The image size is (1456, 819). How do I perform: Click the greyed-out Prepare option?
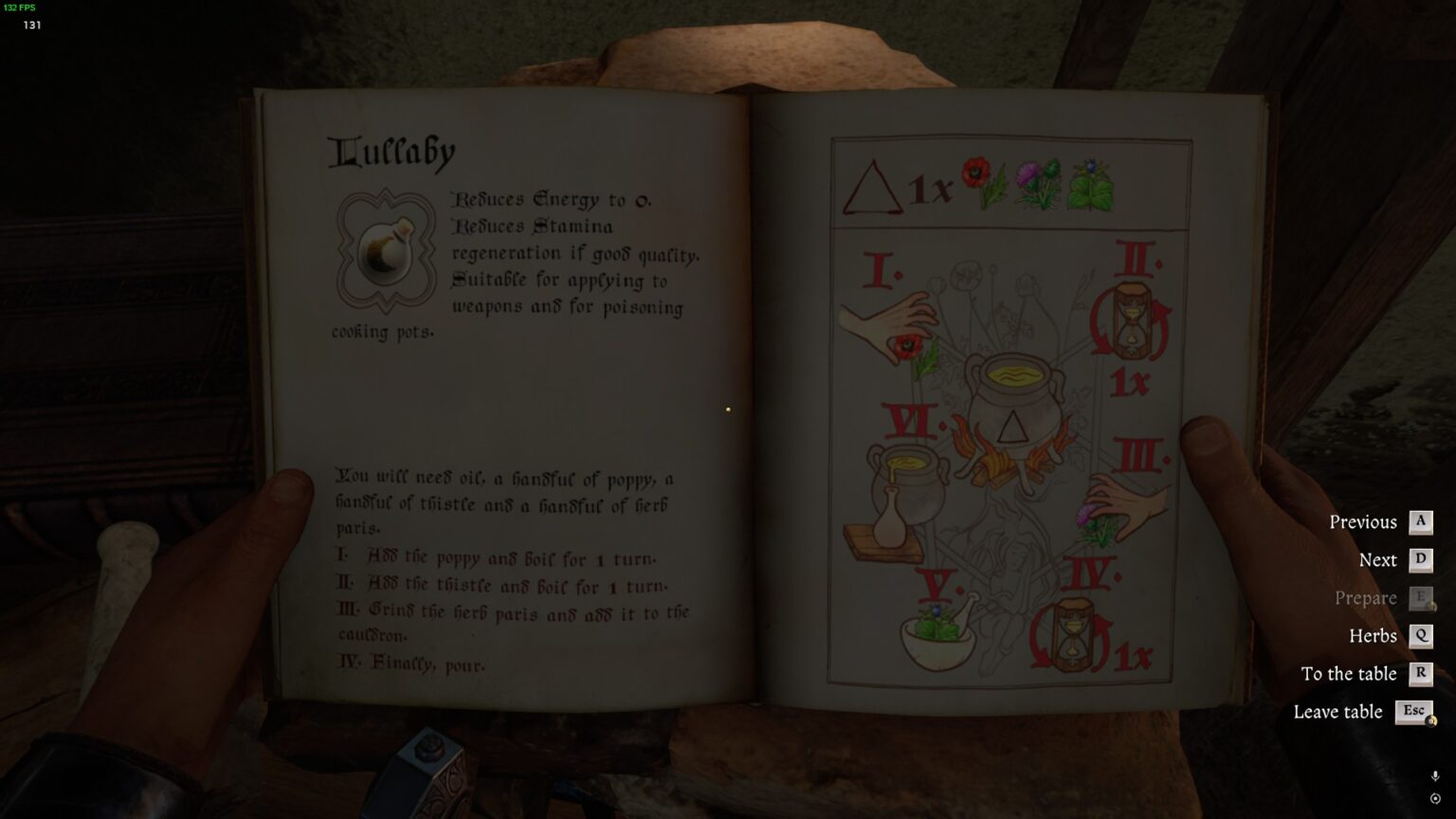(1365, 598)
